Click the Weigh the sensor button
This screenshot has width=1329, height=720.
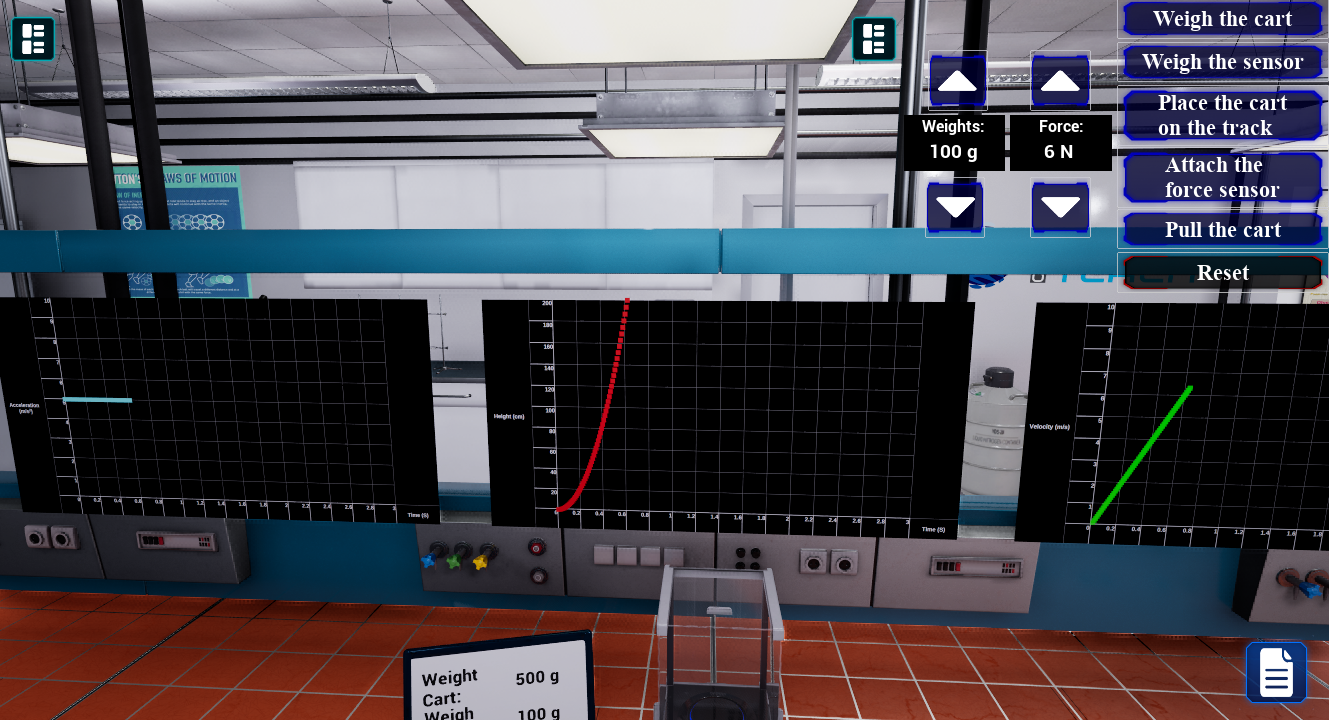[x=1222, y=61]
